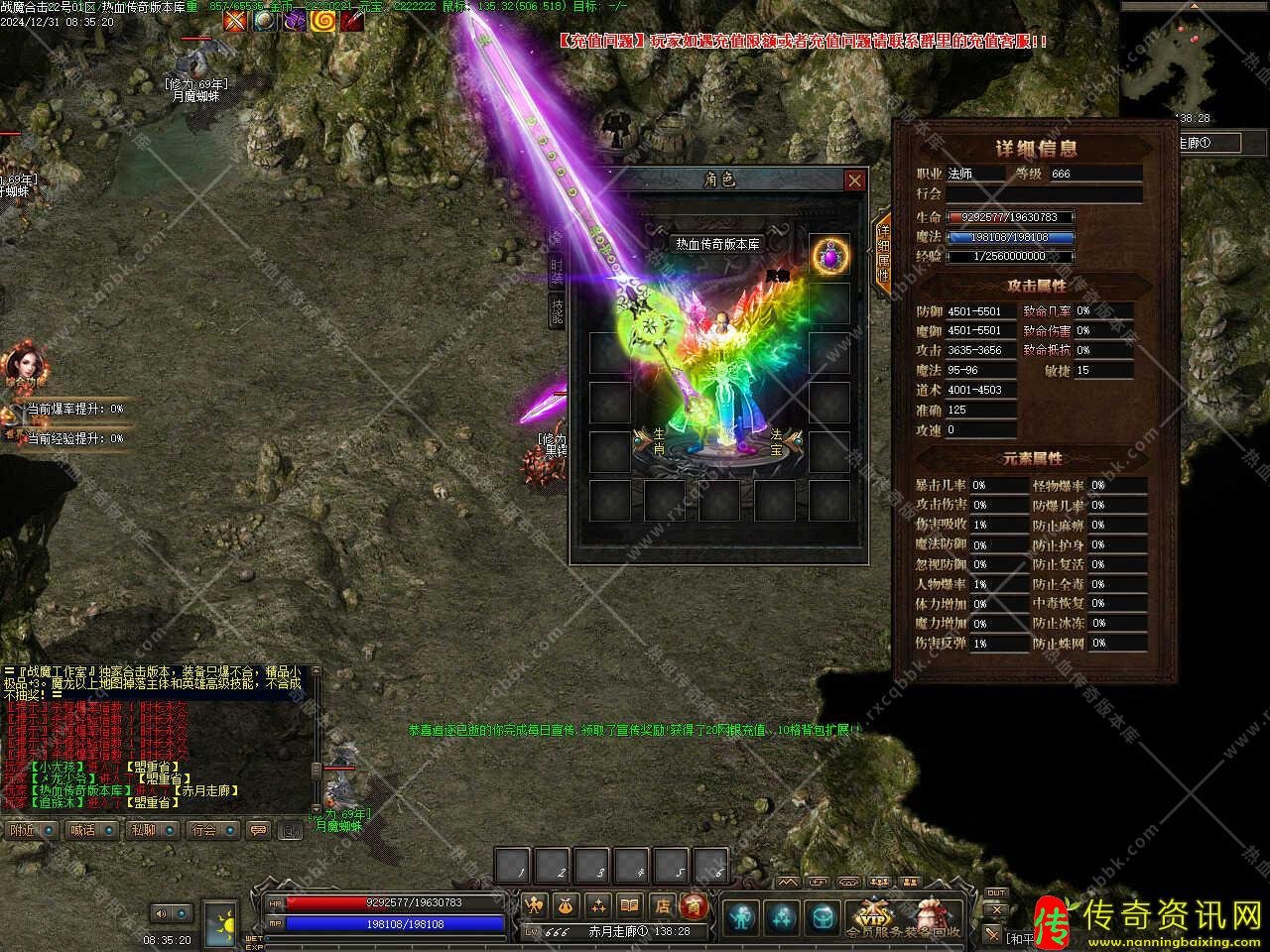Close the 角色 character window
This screenshot has height=952, width=1270.
tap(854, 179)
